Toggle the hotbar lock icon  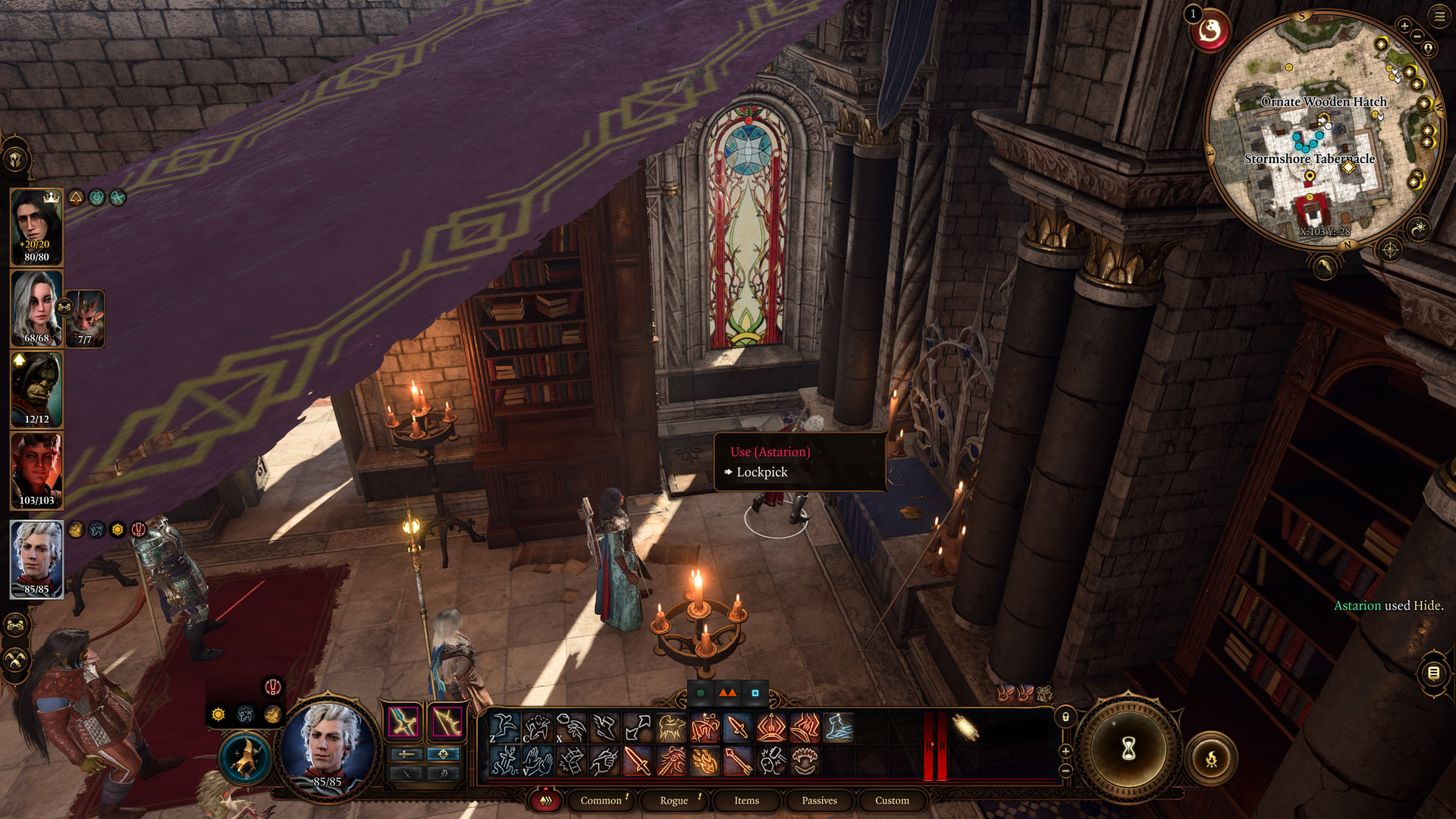click(1065, 717)
